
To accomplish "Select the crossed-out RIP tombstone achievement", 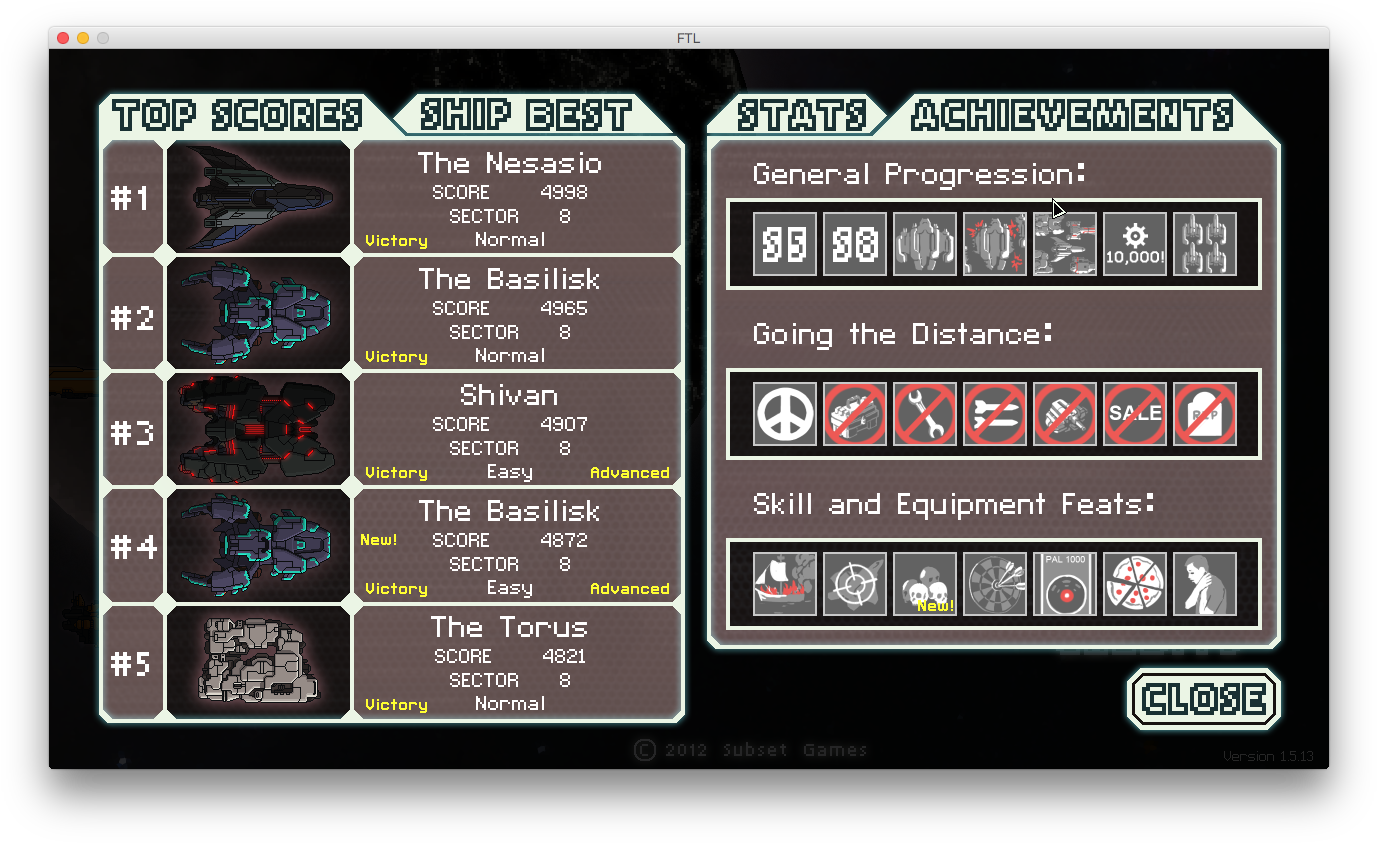I will tap(1205, 414).
